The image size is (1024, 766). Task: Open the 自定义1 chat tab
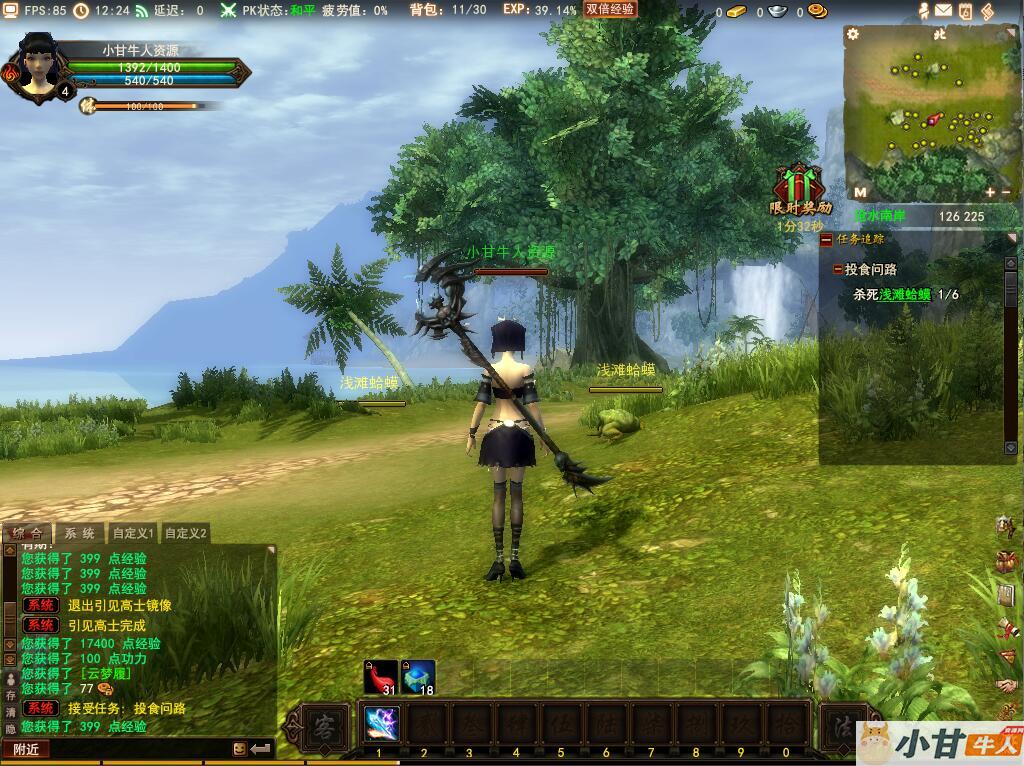pyautogui.click(x=133, y=534)
